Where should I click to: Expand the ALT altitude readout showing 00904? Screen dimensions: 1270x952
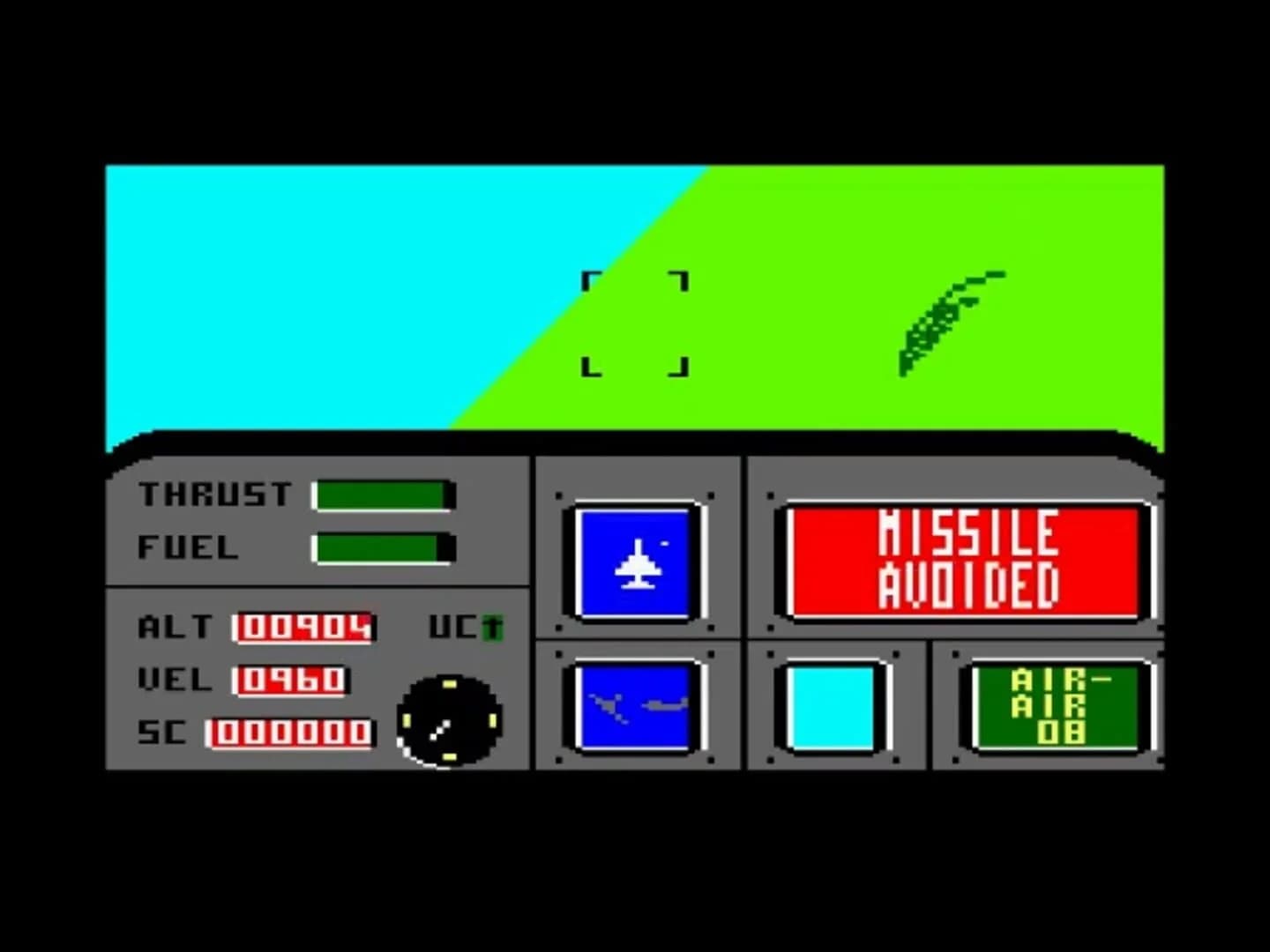click(303, 628)
